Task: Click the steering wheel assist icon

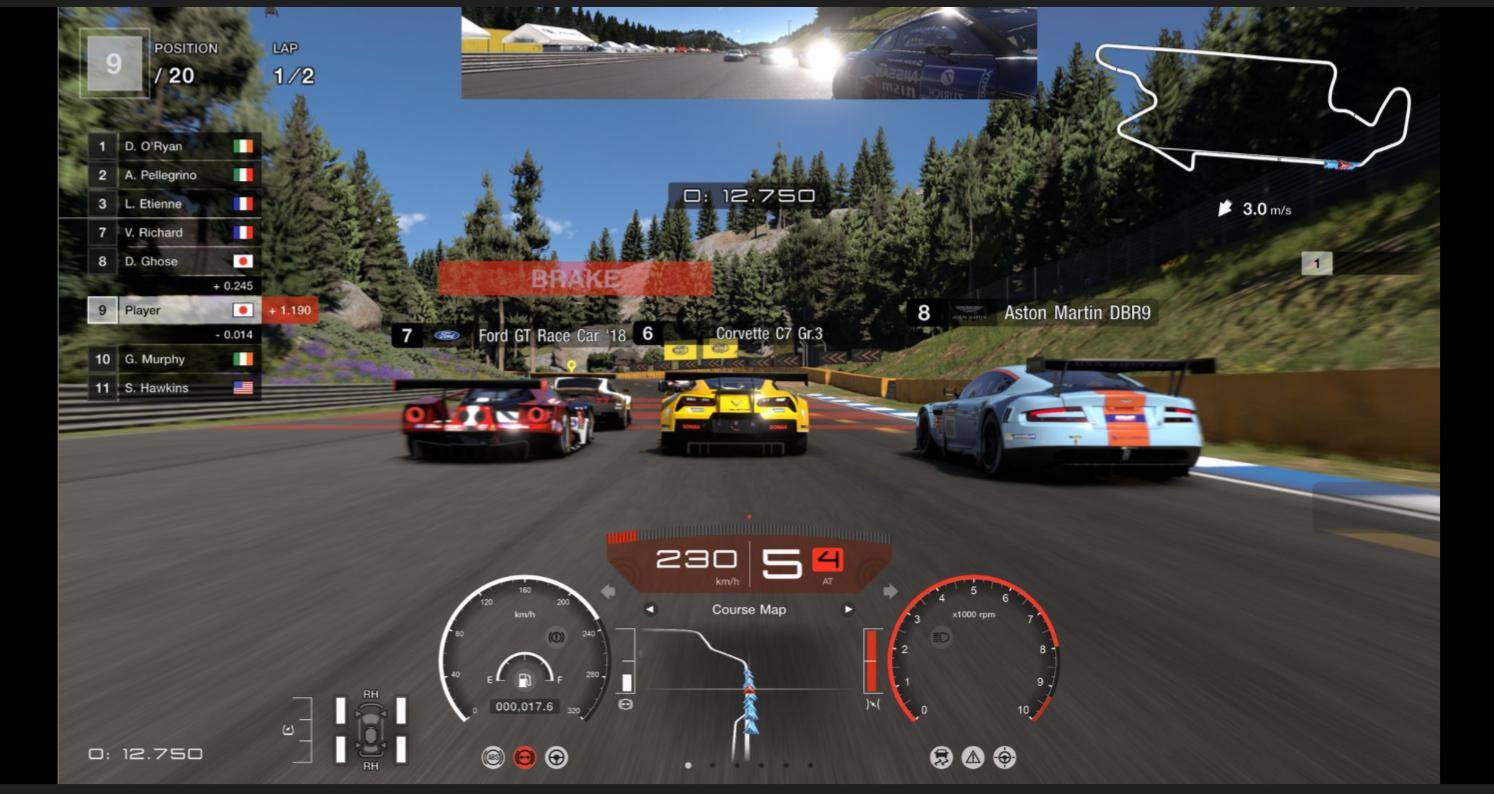Action: pyautogui.click(x=557, y=758)
